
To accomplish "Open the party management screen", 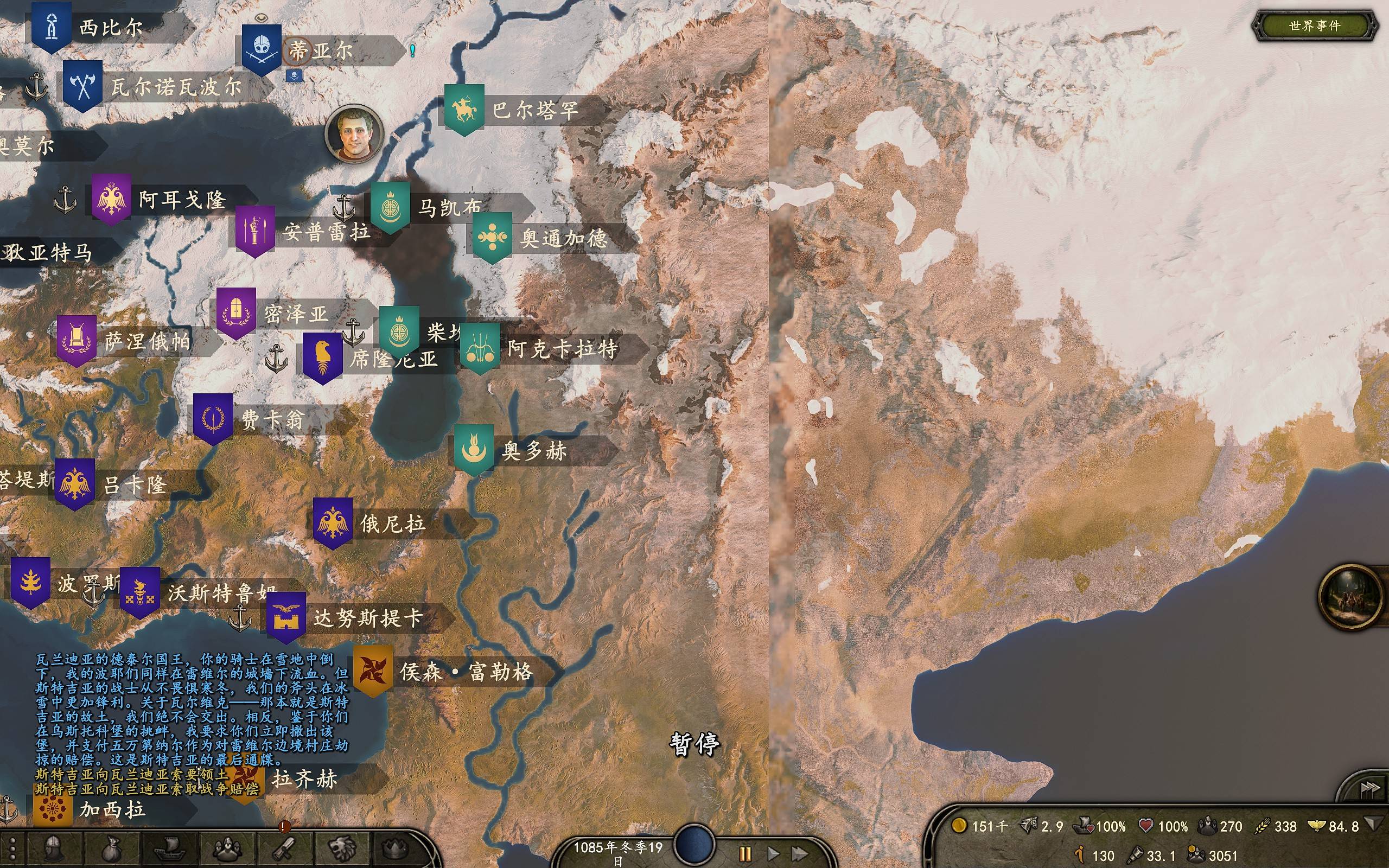I will pyautogui.click(x=227, y=848).
